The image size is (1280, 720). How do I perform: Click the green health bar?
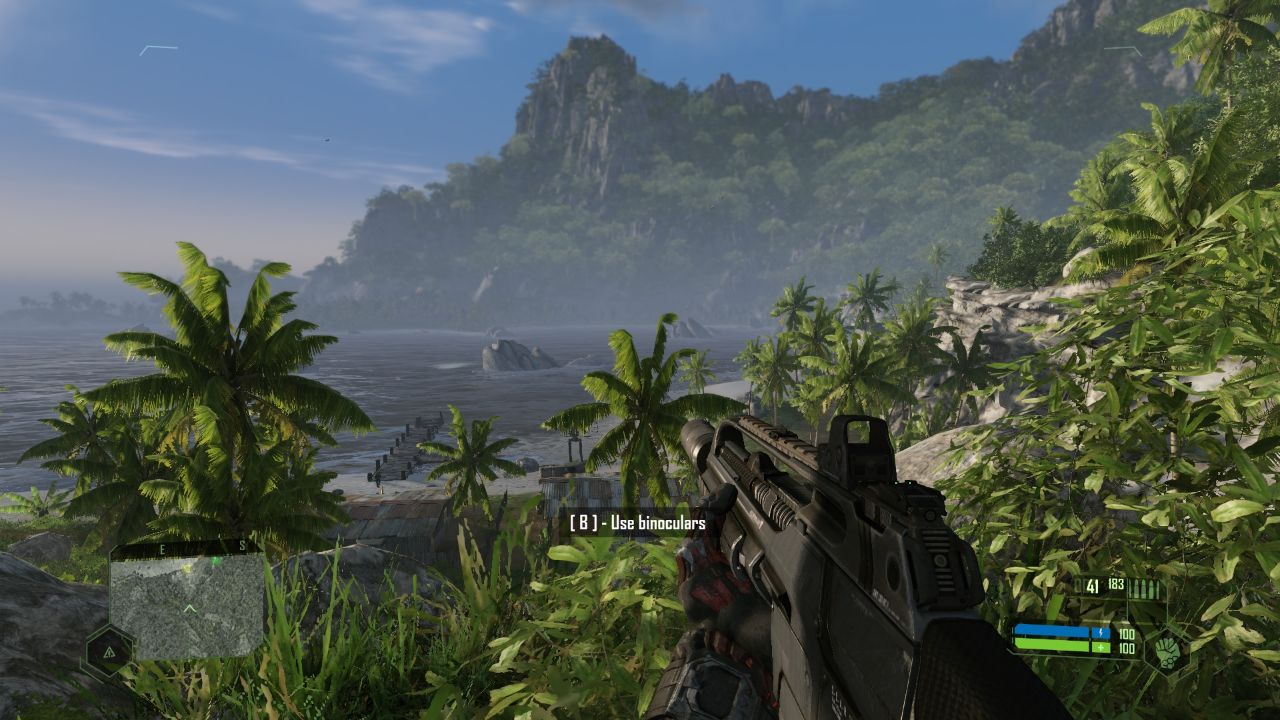pyautogui.click(x=1050, y=647)
